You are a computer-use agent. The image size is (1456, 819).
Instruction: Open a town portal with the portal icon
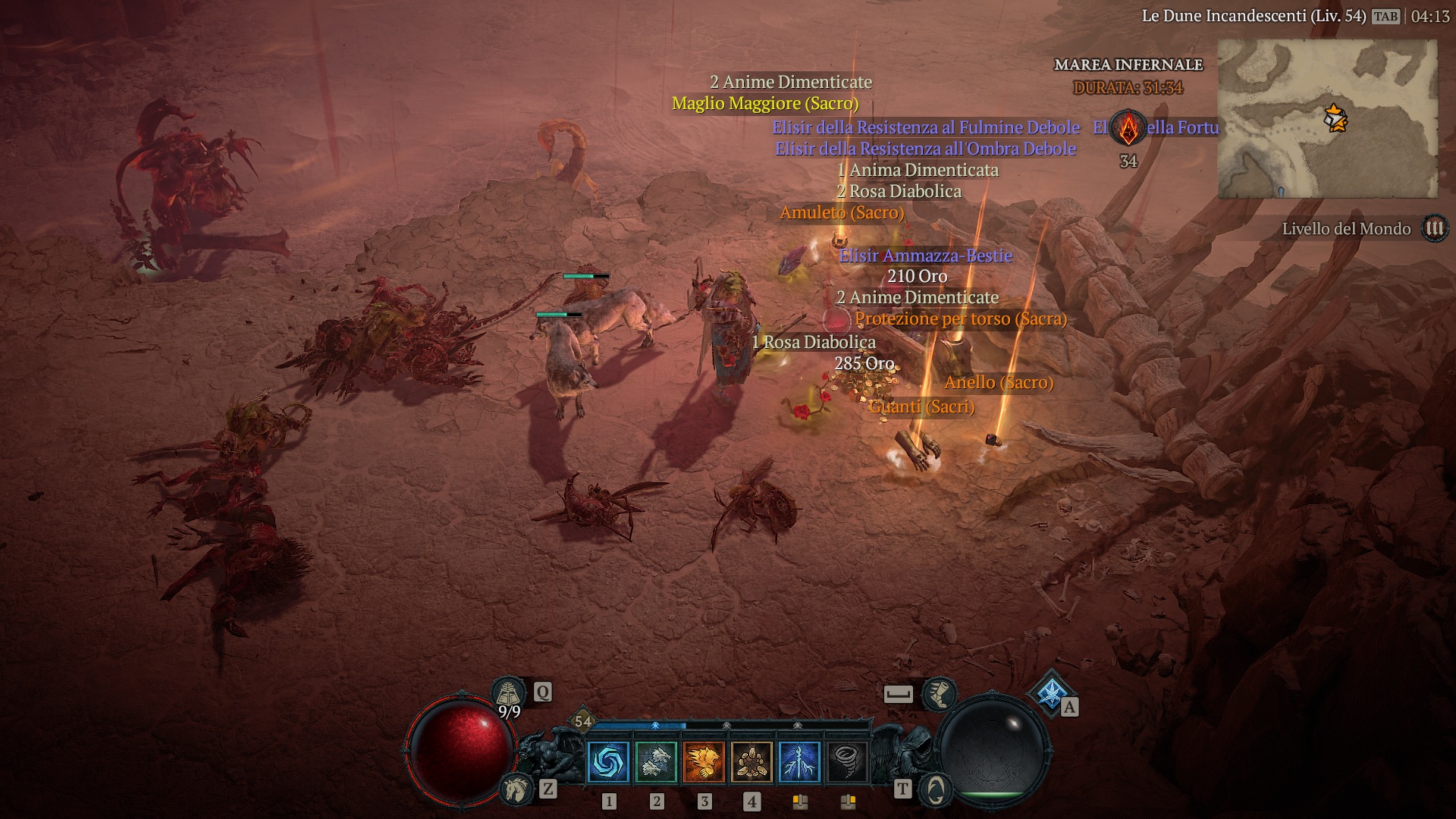click(935, 789)
